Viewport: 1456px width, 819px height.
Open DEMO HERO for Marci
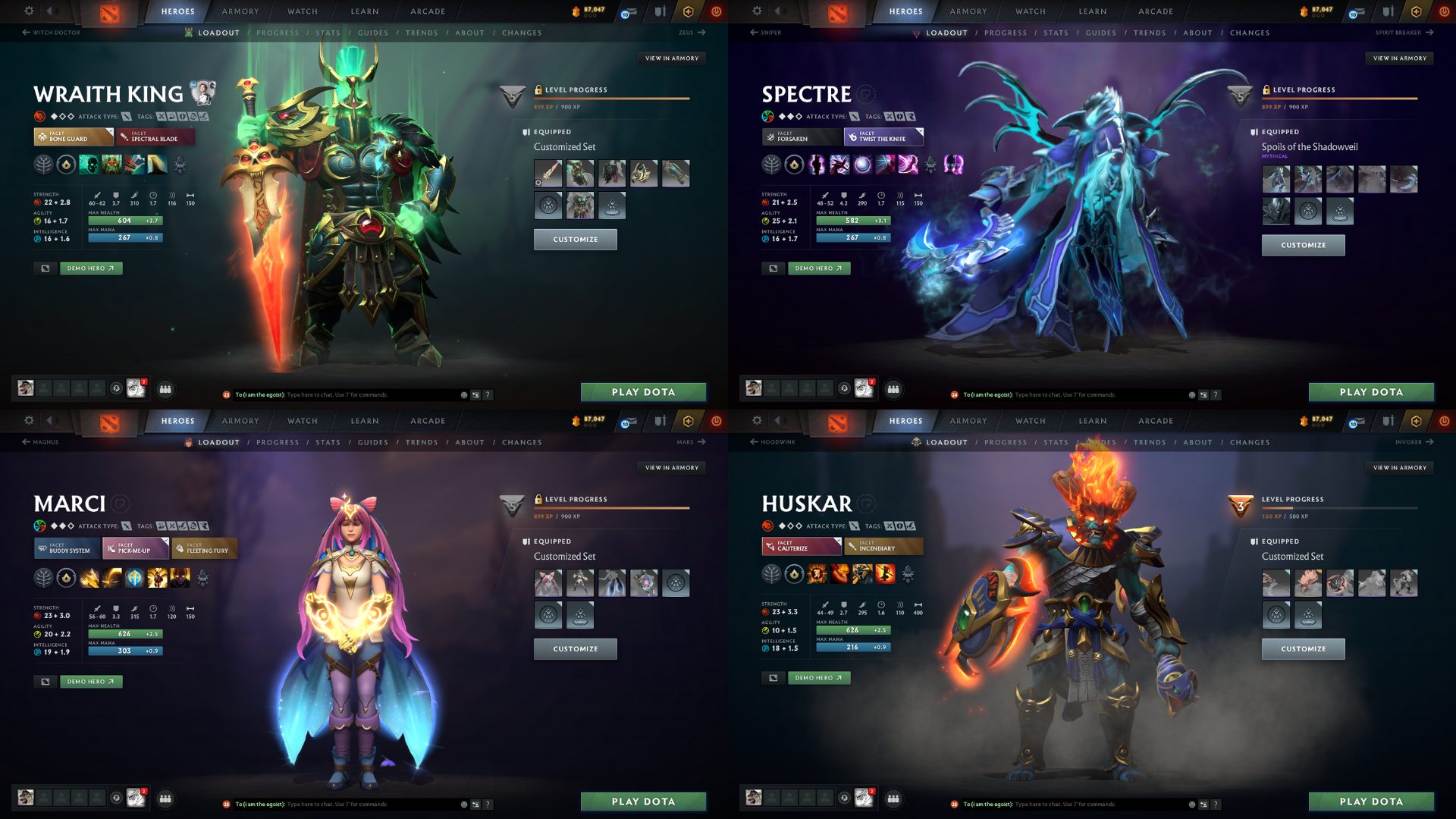pyautogui.click(x=90, y=681)
